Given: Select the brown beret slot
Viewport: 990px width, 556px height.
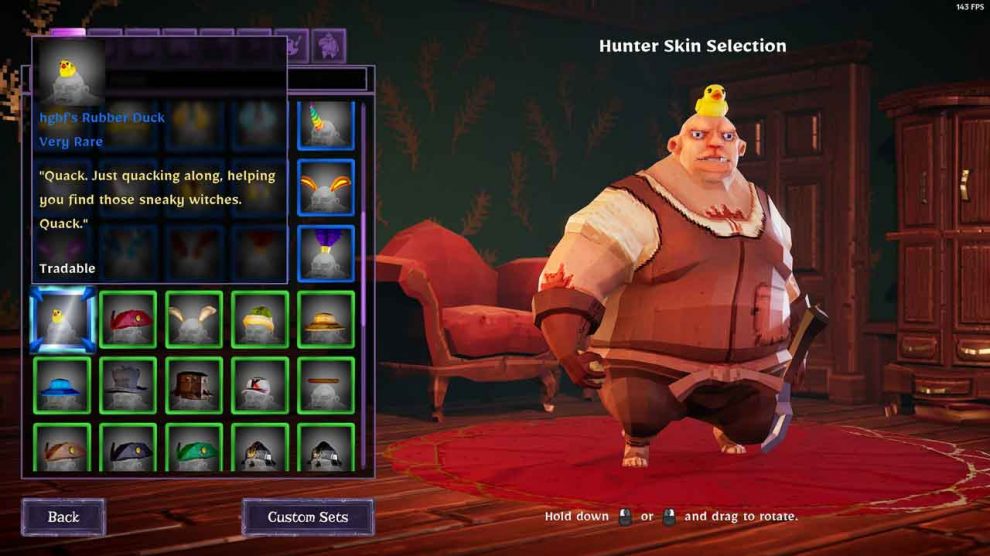Looking at the screenshot, I should (x=62, y=449).
